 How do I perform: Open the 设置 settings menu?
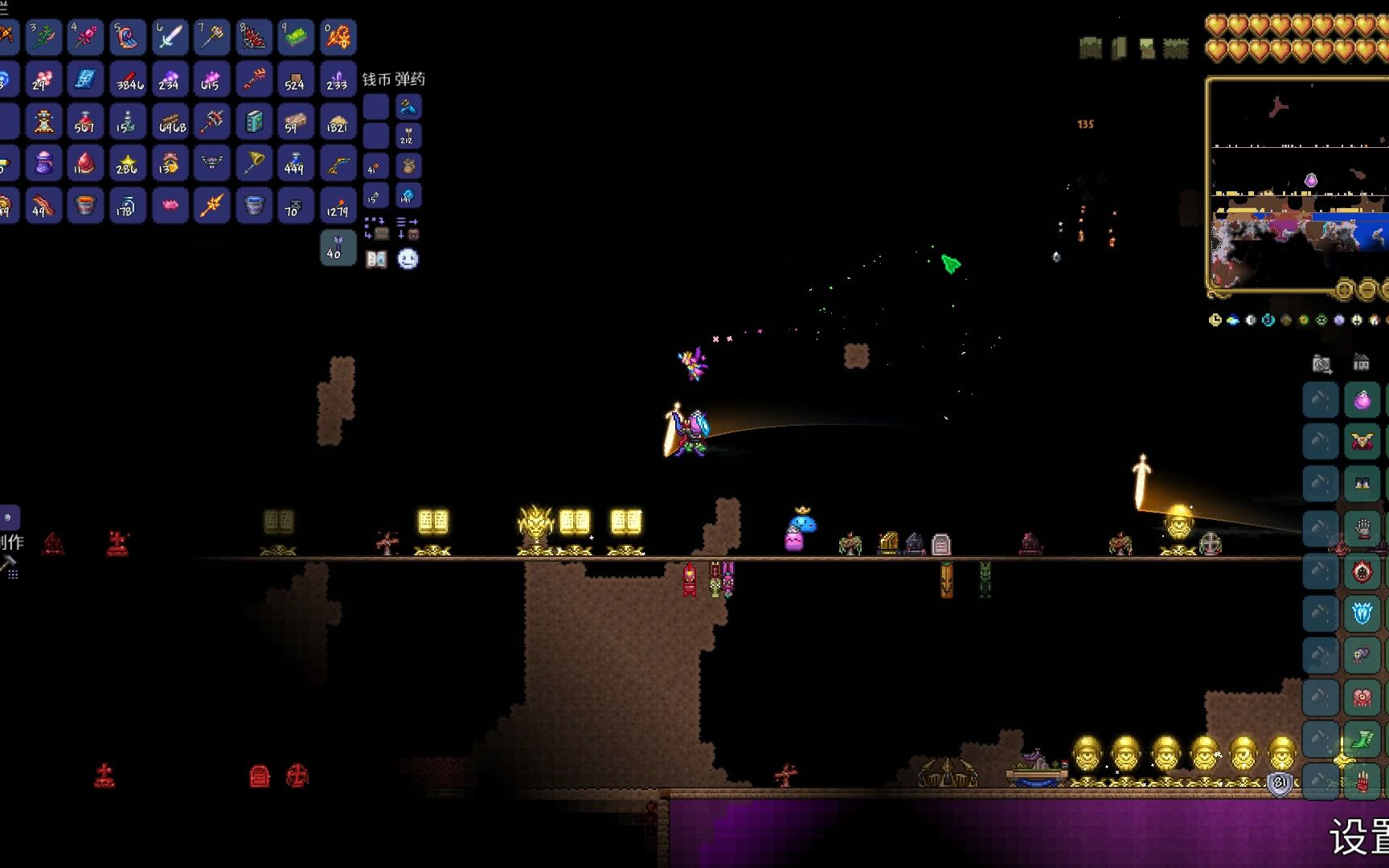point(1358,836)
